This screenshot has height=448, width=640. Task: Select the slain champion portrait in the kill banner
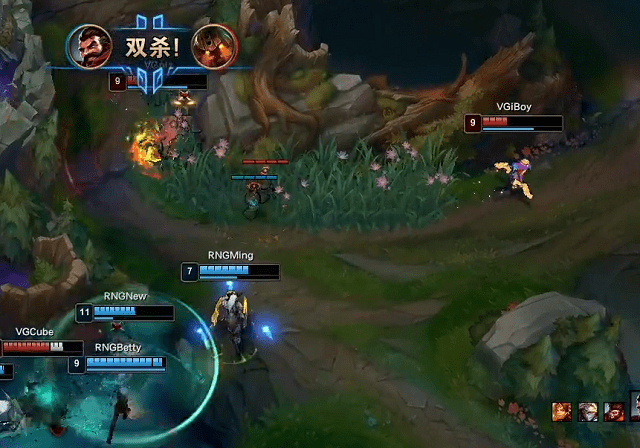(x=209, y=46)
